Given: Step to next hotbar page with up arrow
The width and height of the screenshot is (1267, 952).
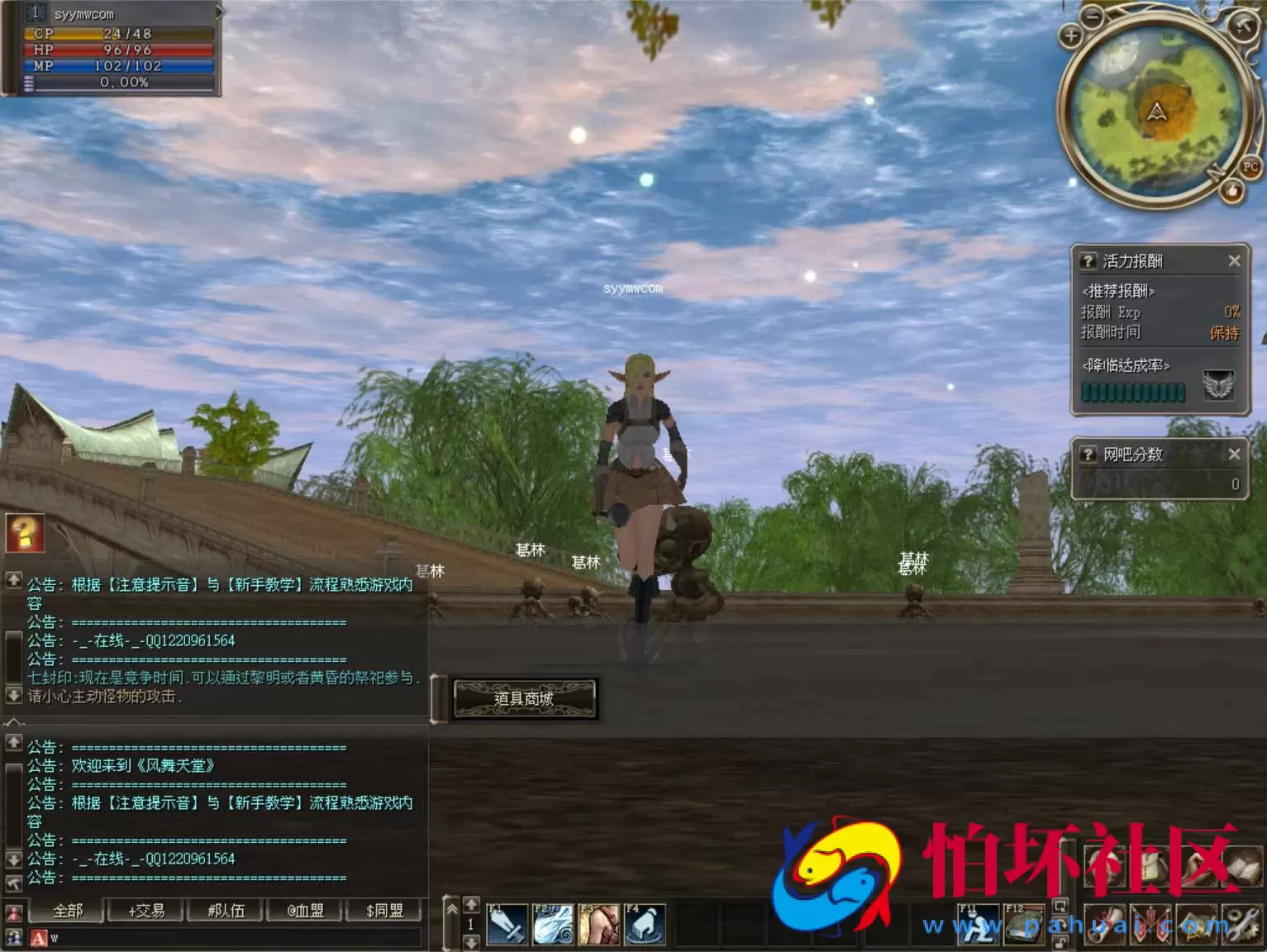Looking at the screenshot, I should [471, 906].
